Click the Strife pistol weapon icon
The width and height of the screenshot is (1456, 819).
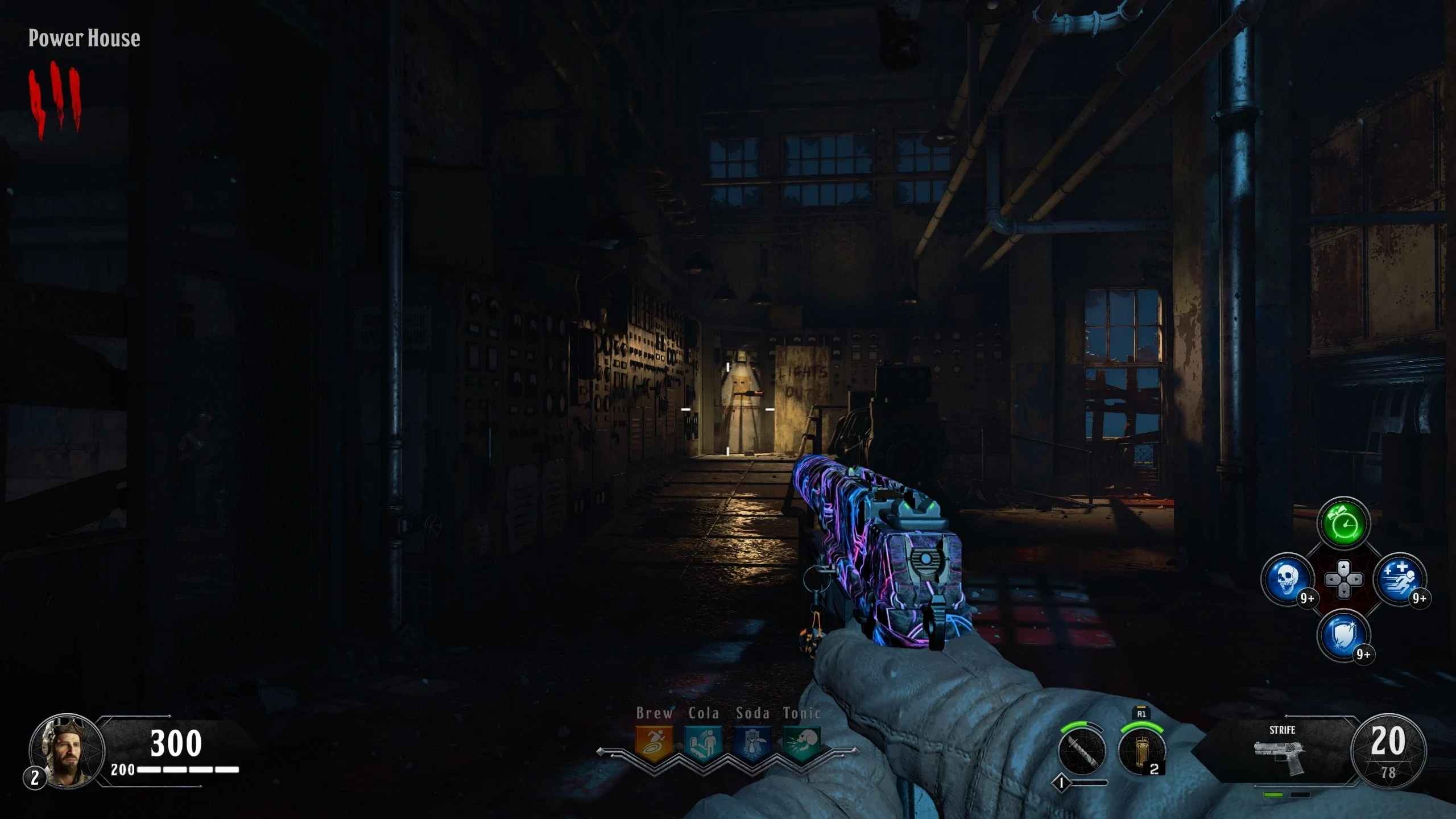tap(1281, 756)
